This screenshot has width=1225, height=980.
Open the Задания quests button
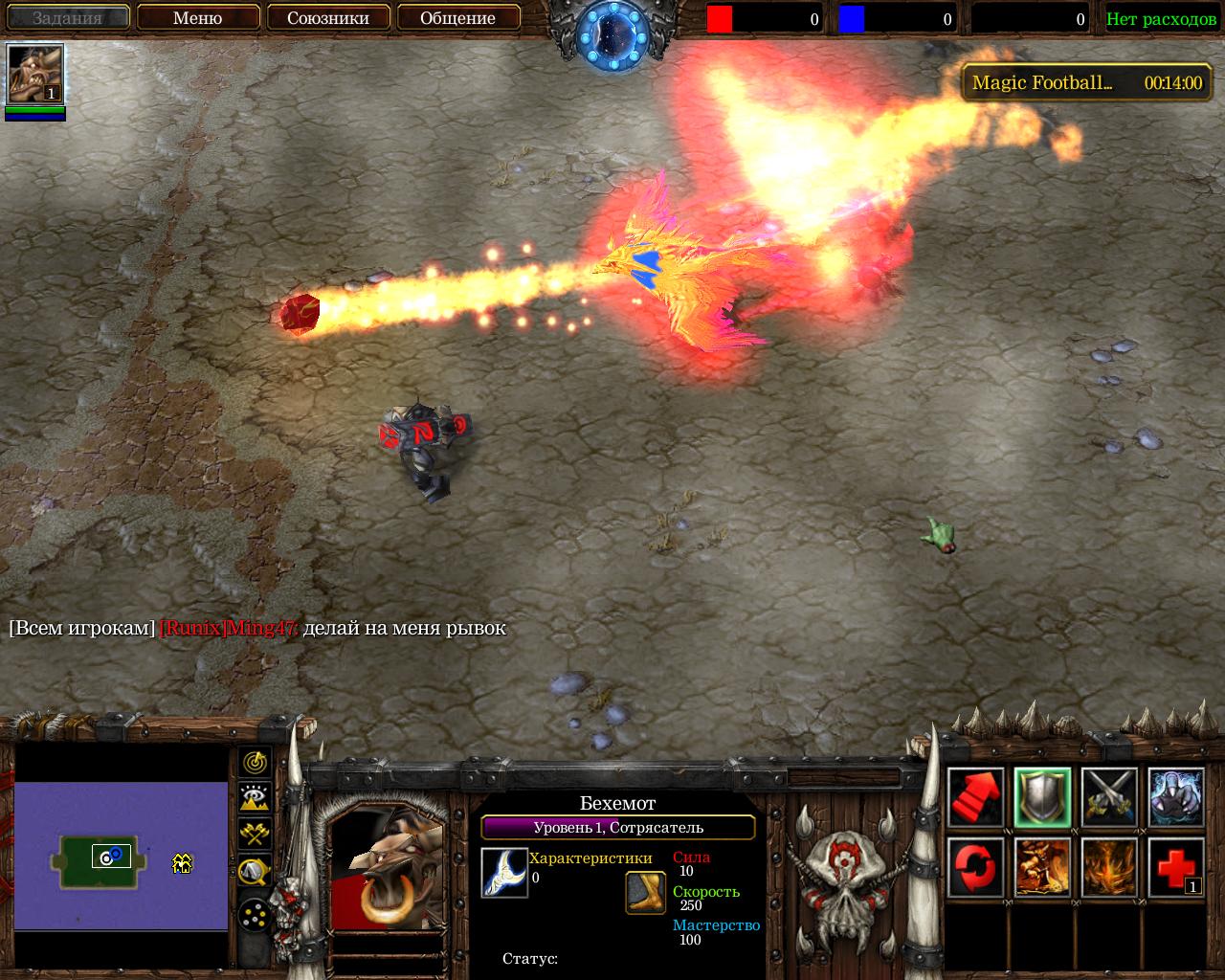click(67, 17)
